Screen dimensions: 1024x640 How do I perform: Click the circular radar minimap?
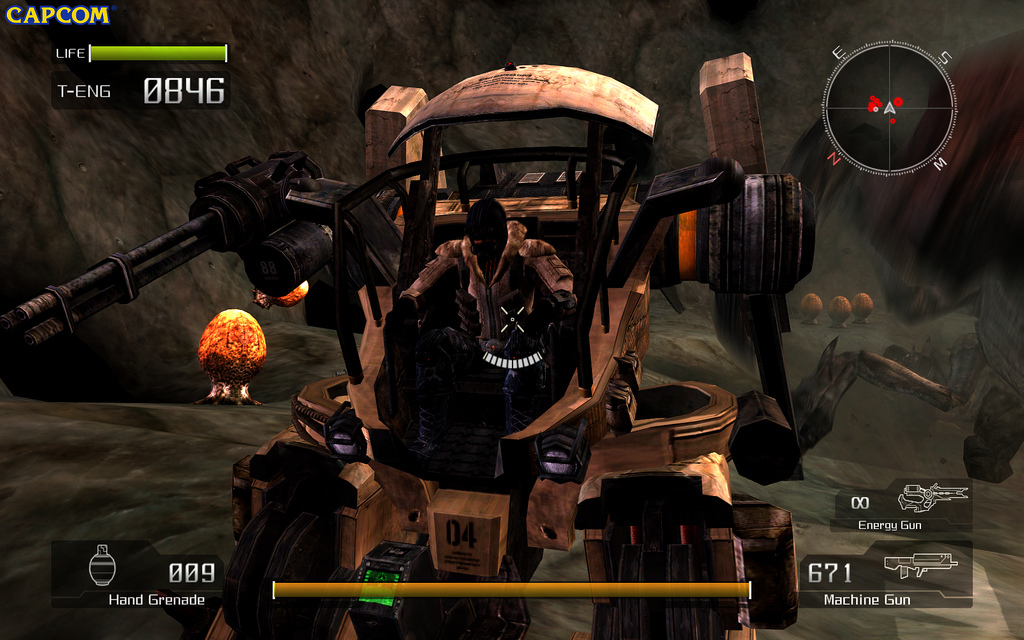(888, 106)
